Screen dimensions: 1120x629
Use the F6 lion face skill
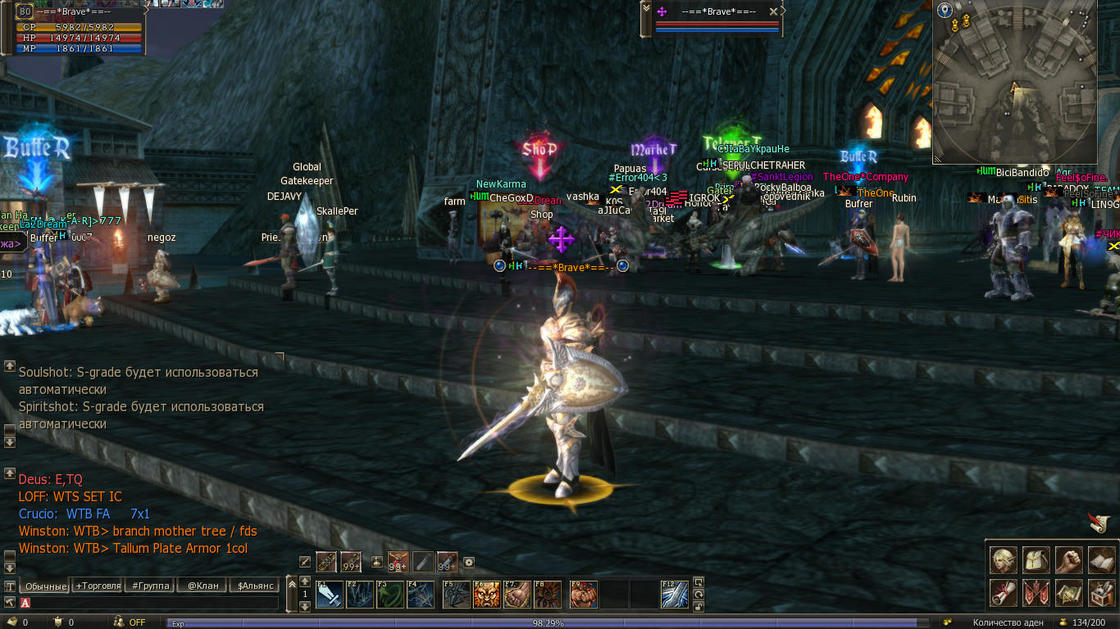[486, 595]
